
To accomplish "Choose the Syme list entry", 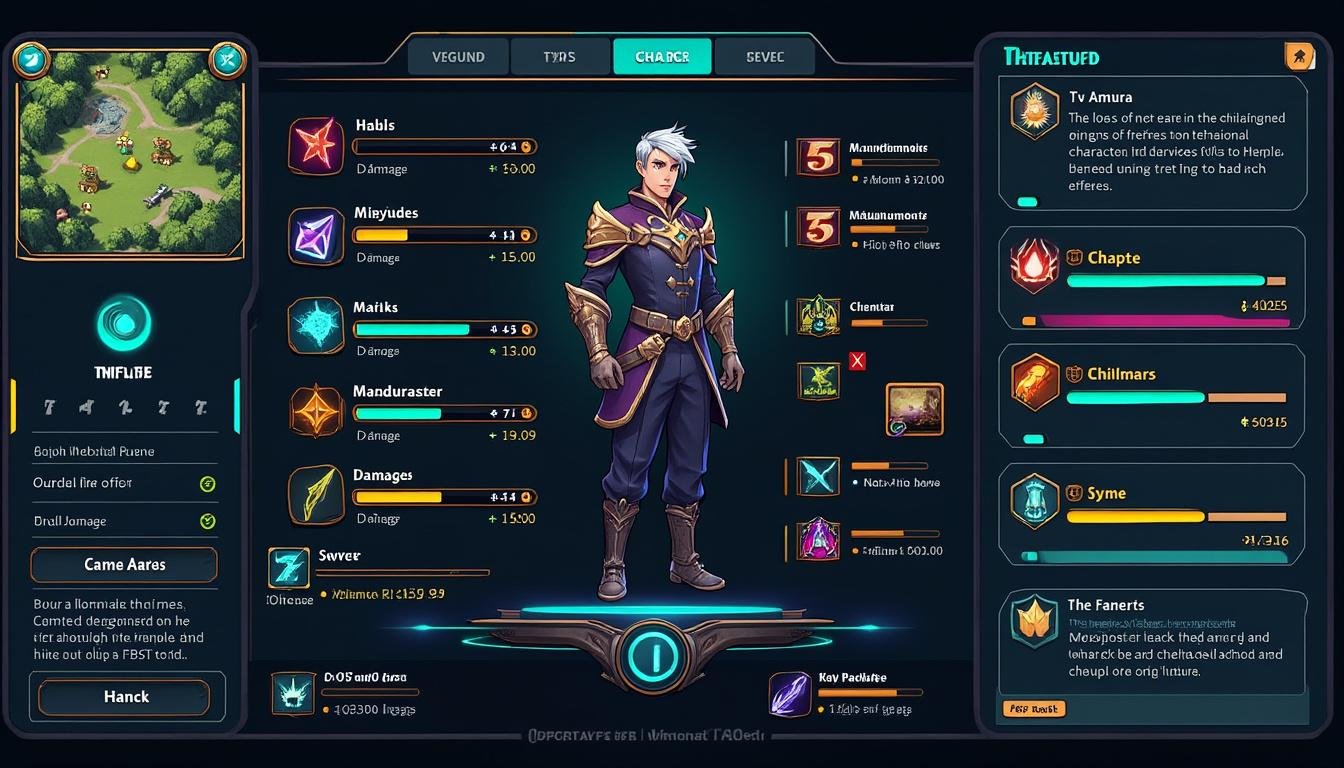I will (x=1152, y=514).
